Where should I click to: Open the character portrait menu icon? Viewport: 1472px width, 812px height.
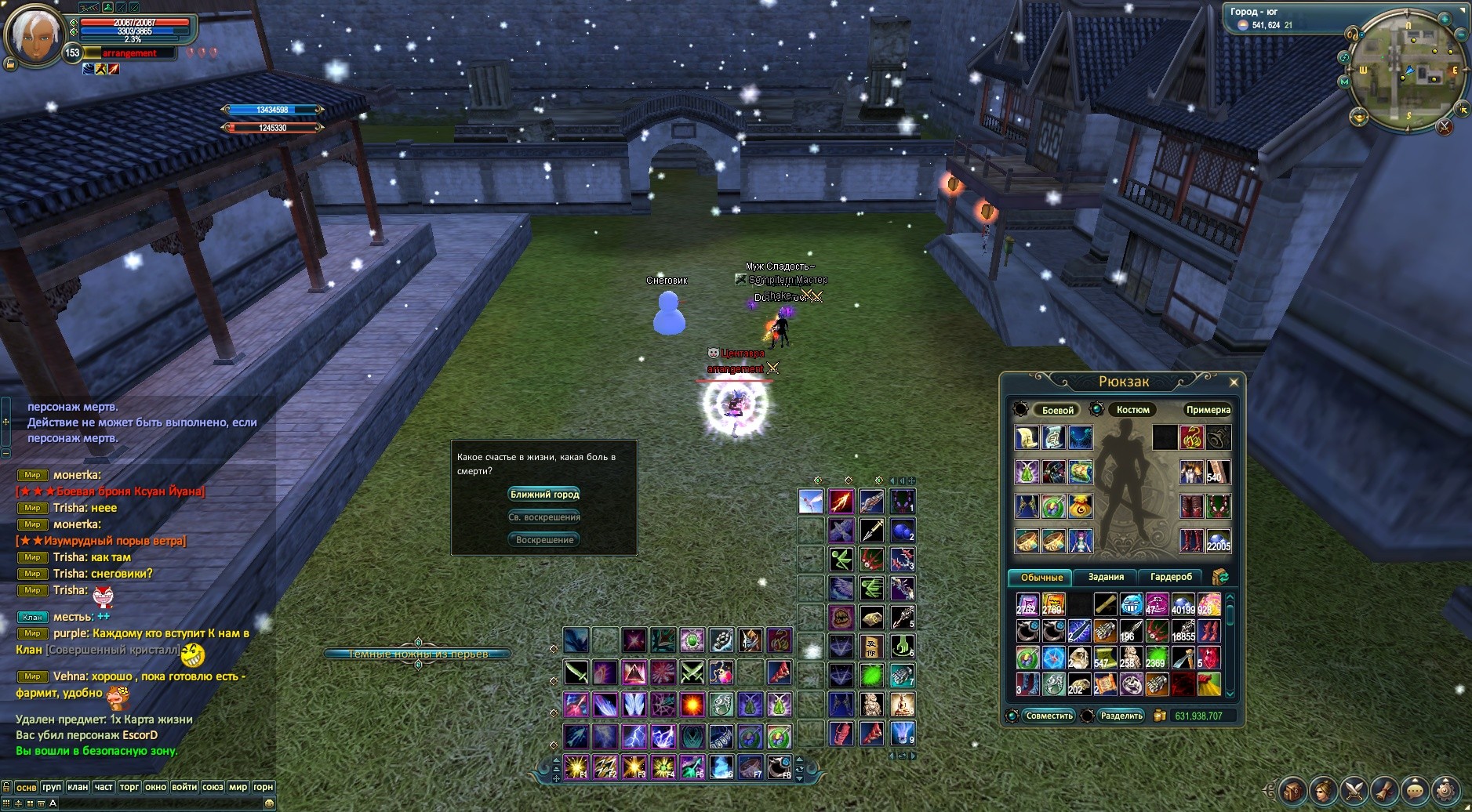(x=1323, y=790)
